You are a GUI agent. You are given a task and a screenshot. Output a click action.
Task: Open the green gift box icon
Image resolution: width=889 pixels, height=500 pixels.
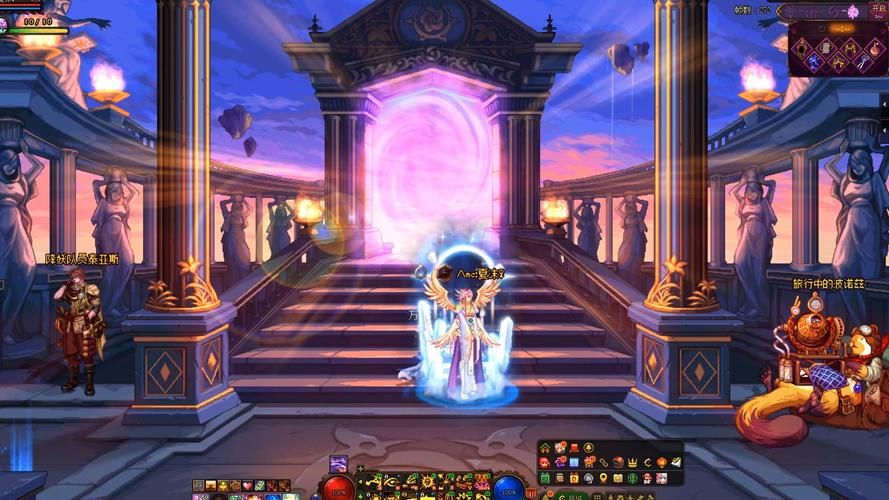[x=545, y=478]
